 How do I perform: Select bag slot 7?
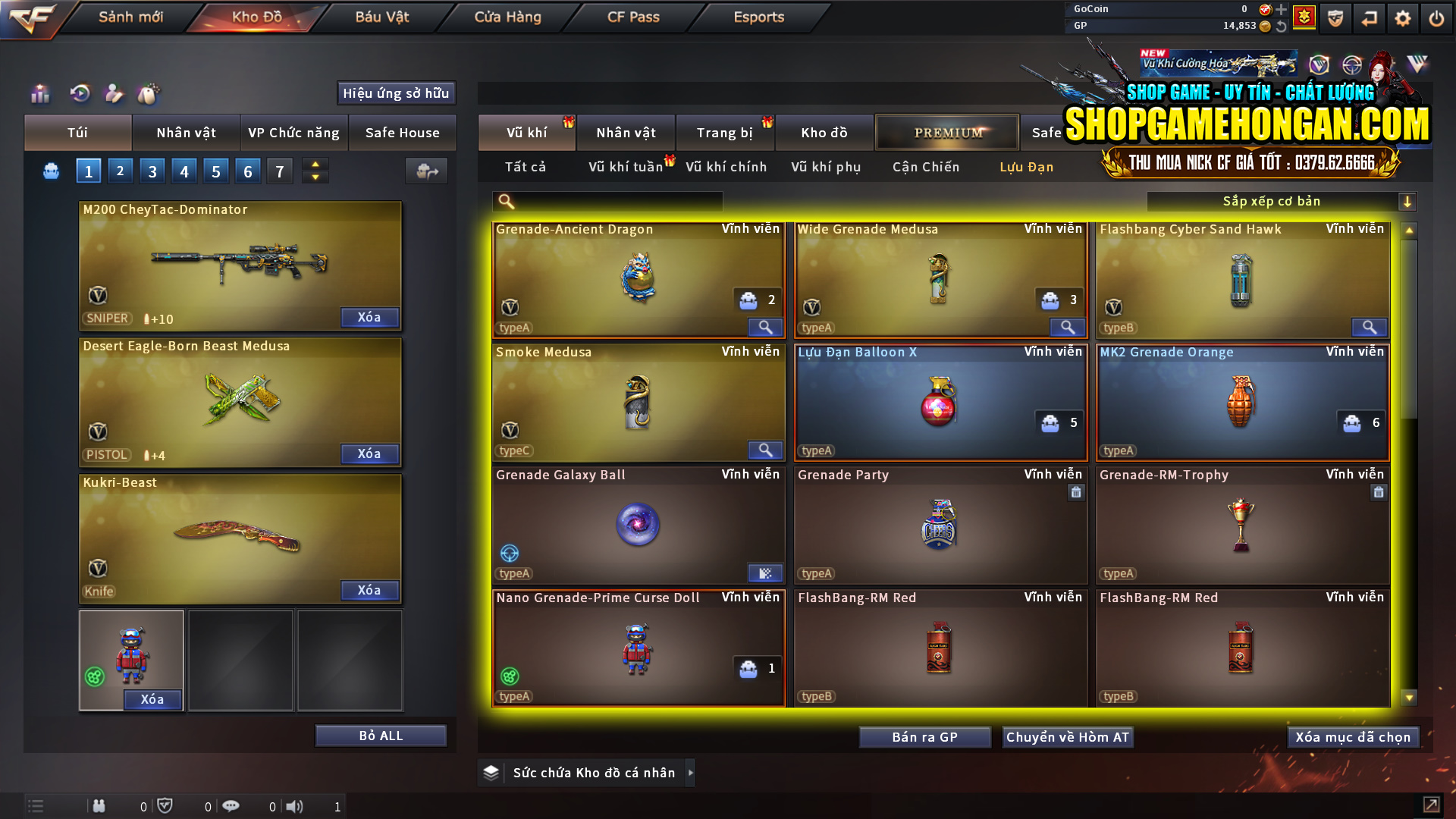click(279, 171)
